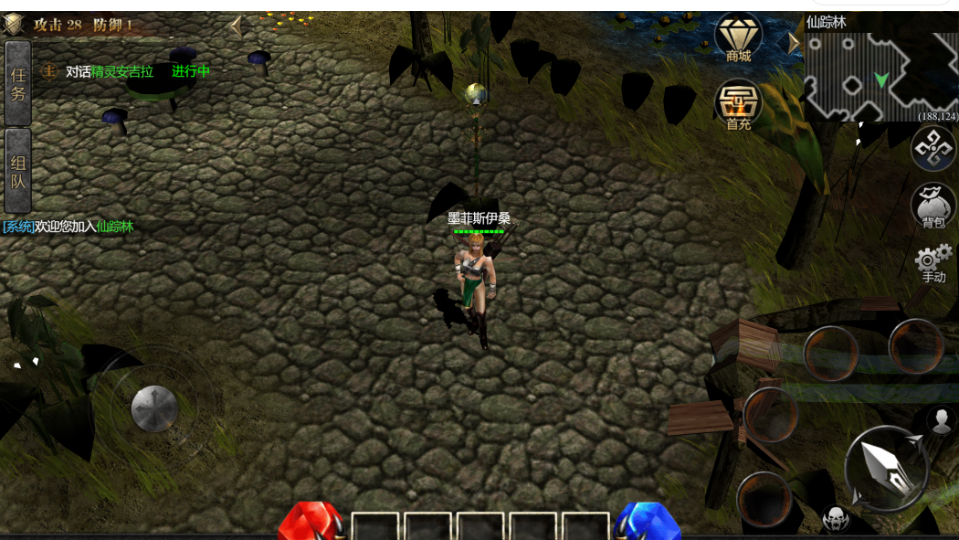The width and height of the screenshot is (959, 540).
Task: Collapse the top icon row with the right arrow
Action: coord(793,43)
